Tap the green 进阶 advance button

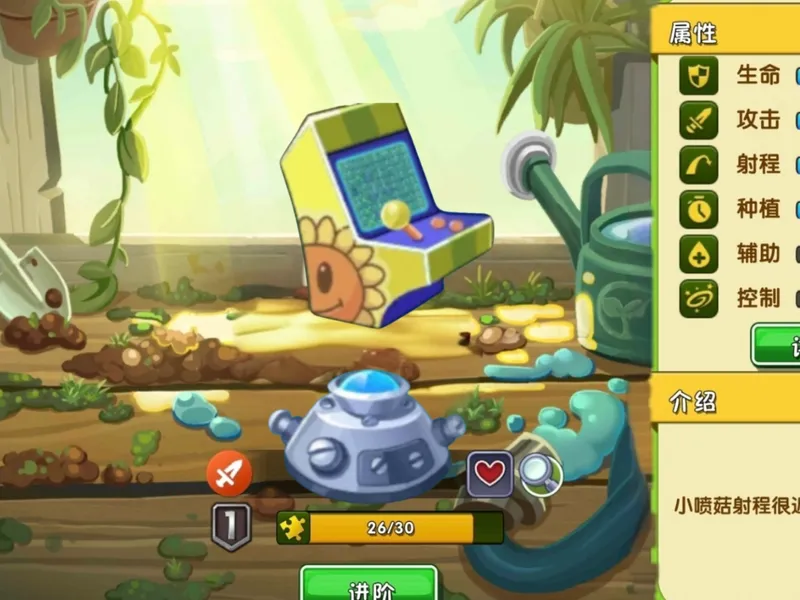[x=369, y=585]
